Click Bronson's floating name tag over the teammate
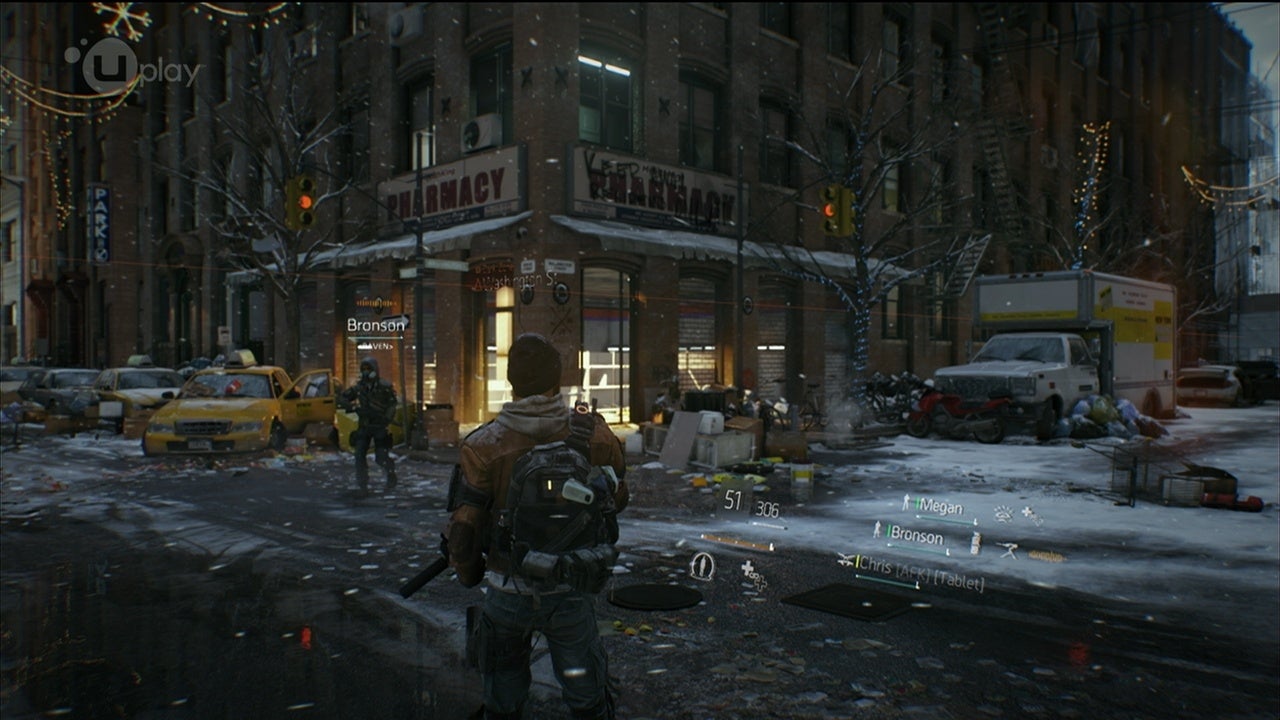1280x720 pixels. tap(376, 324)
